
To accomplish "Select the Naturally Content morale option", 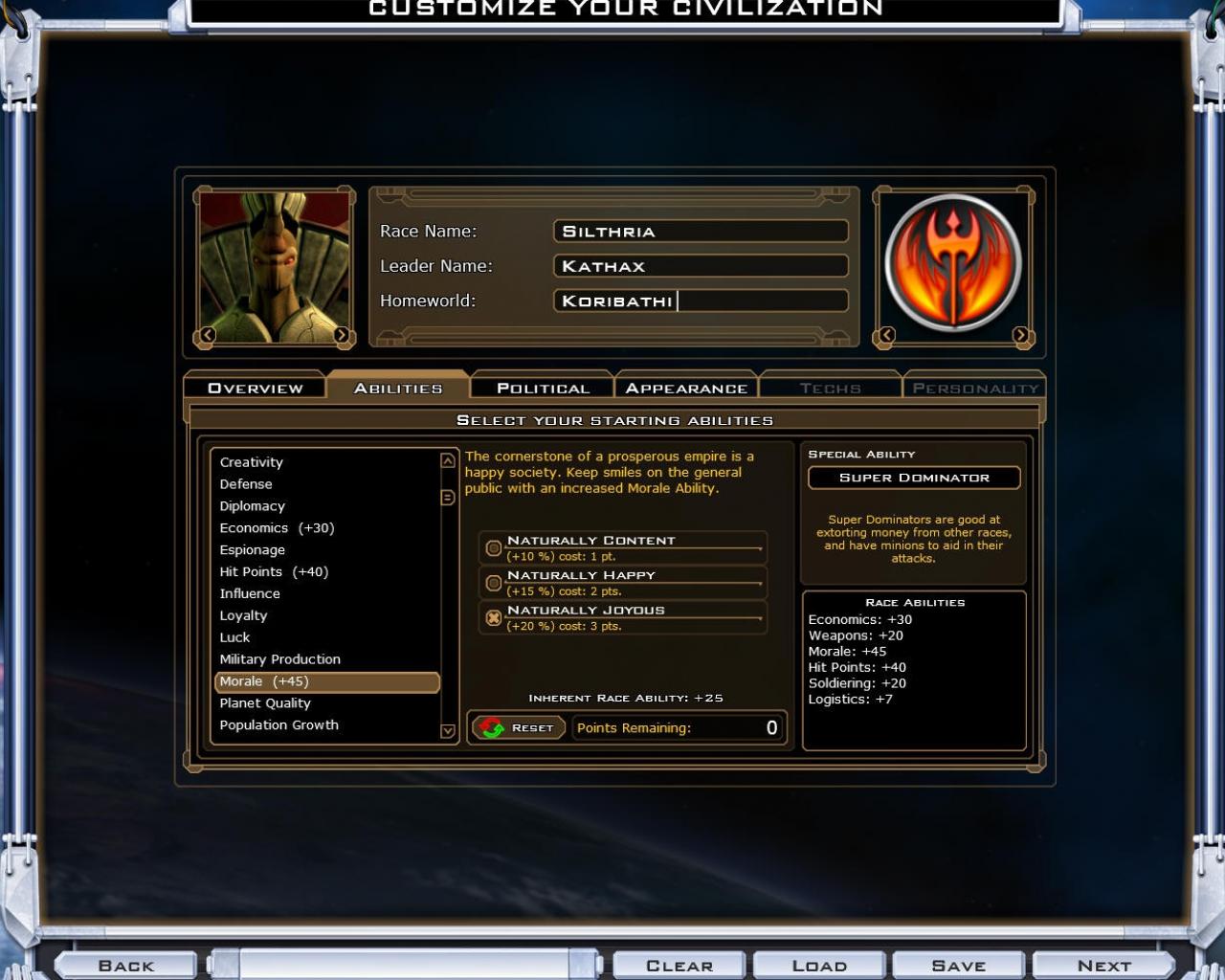I will pyautogui.click(x=493, y=547).
